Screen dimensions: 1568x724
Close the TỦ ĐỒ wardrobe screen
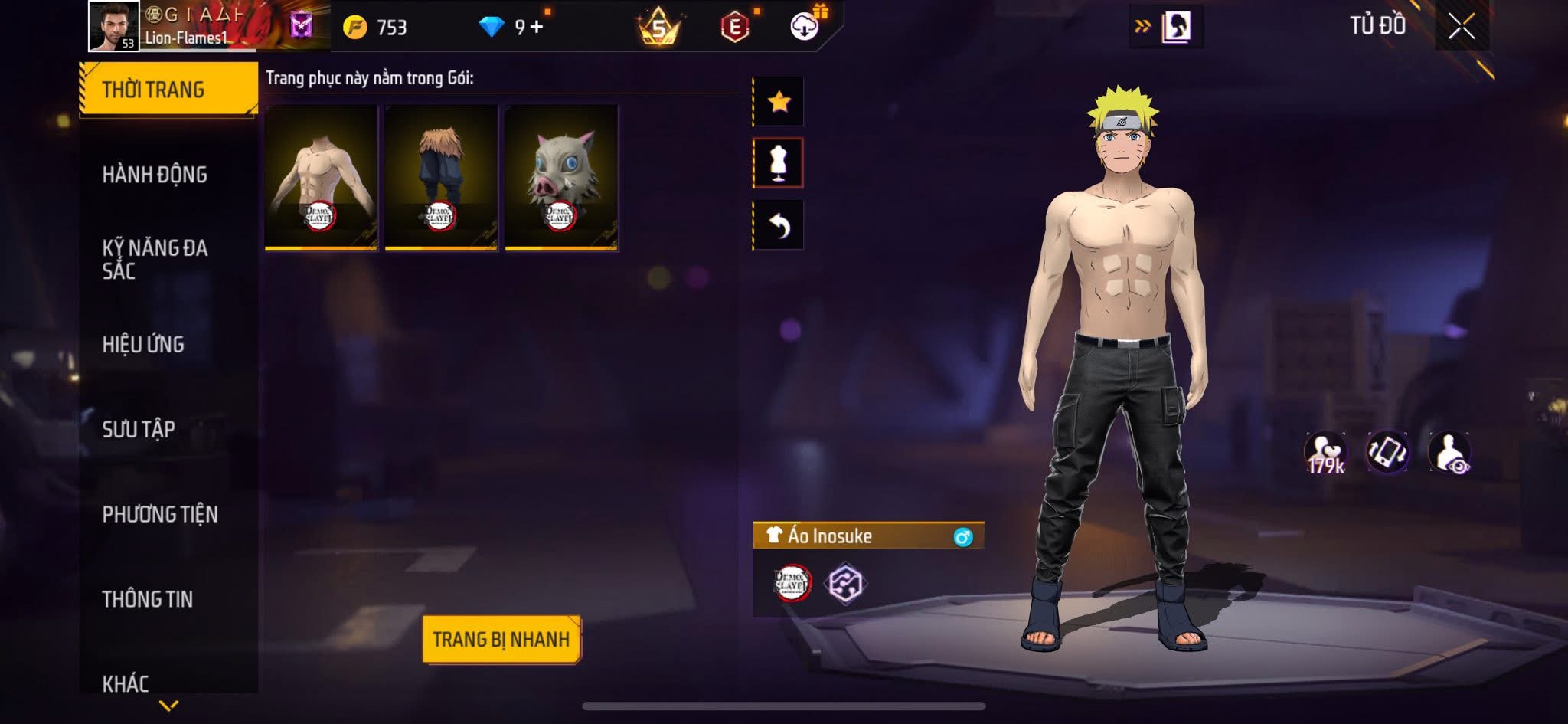point(1461,27)
